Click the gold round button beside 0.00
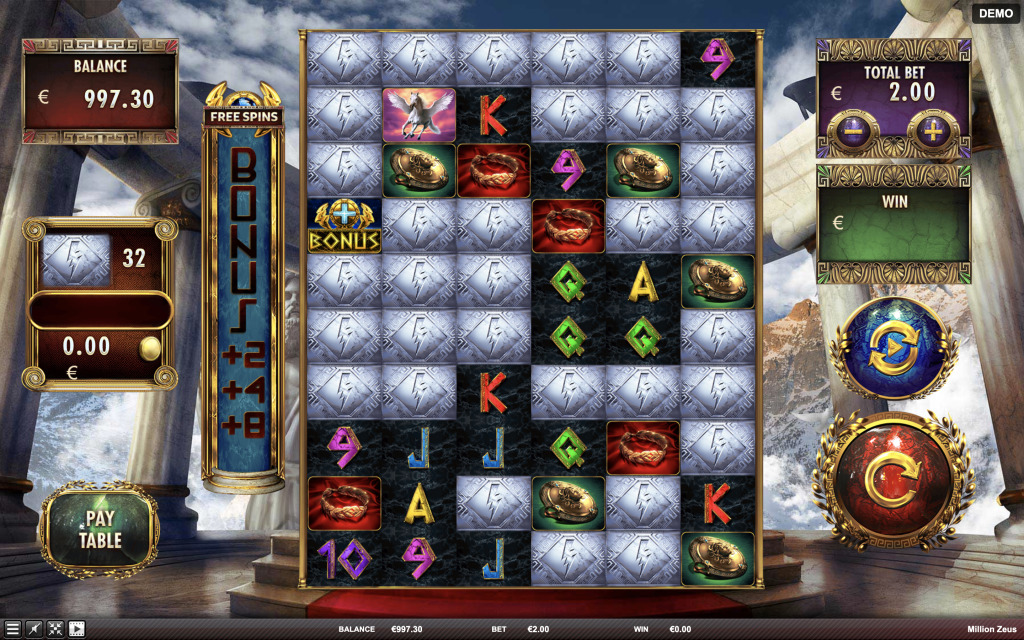The height and width of the screenshot is (640, 1024). pos(149,348)
